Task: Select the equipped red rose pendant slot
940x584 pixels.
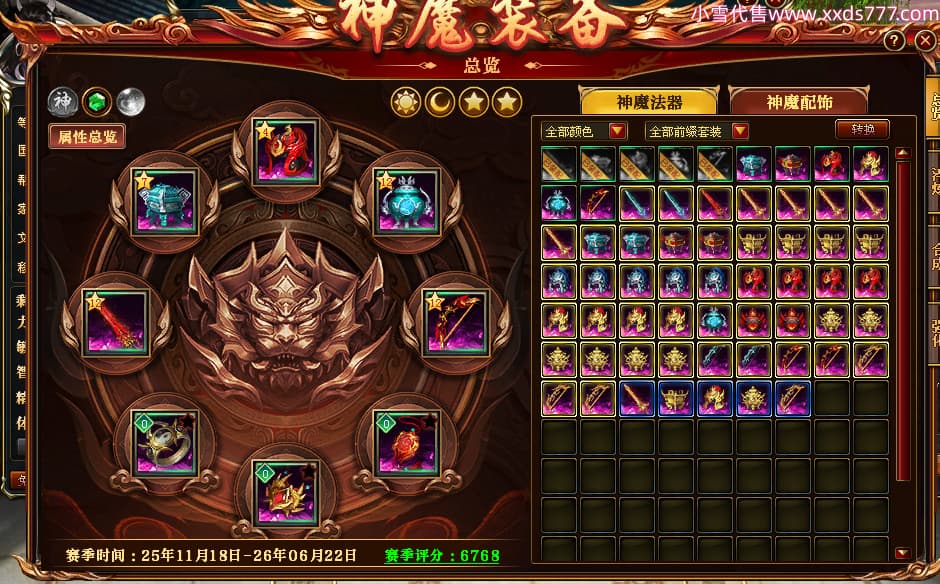Action: (407, 442)
